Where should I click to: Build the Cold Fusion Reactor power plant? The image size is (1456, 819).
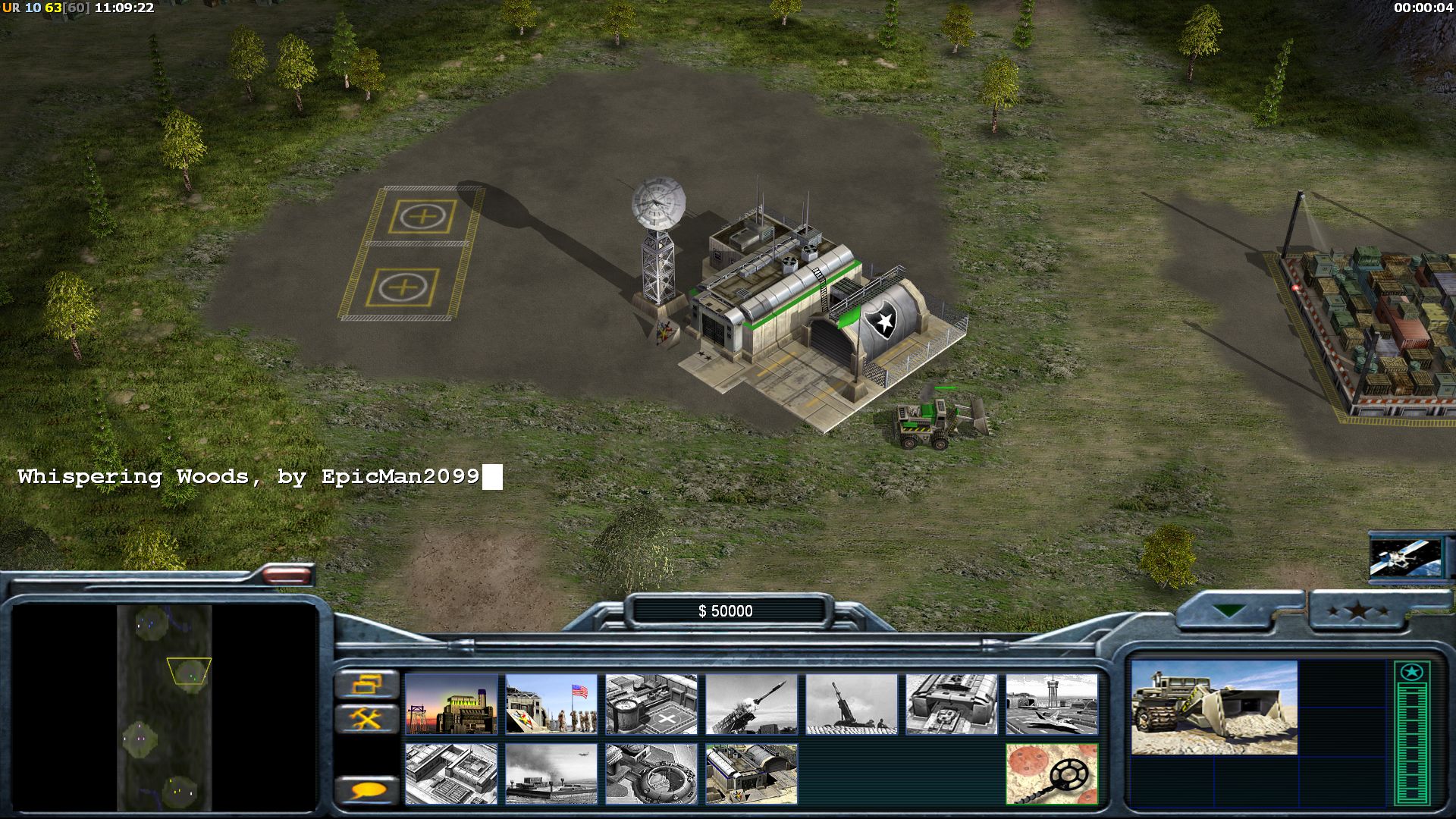pos(451,704)
